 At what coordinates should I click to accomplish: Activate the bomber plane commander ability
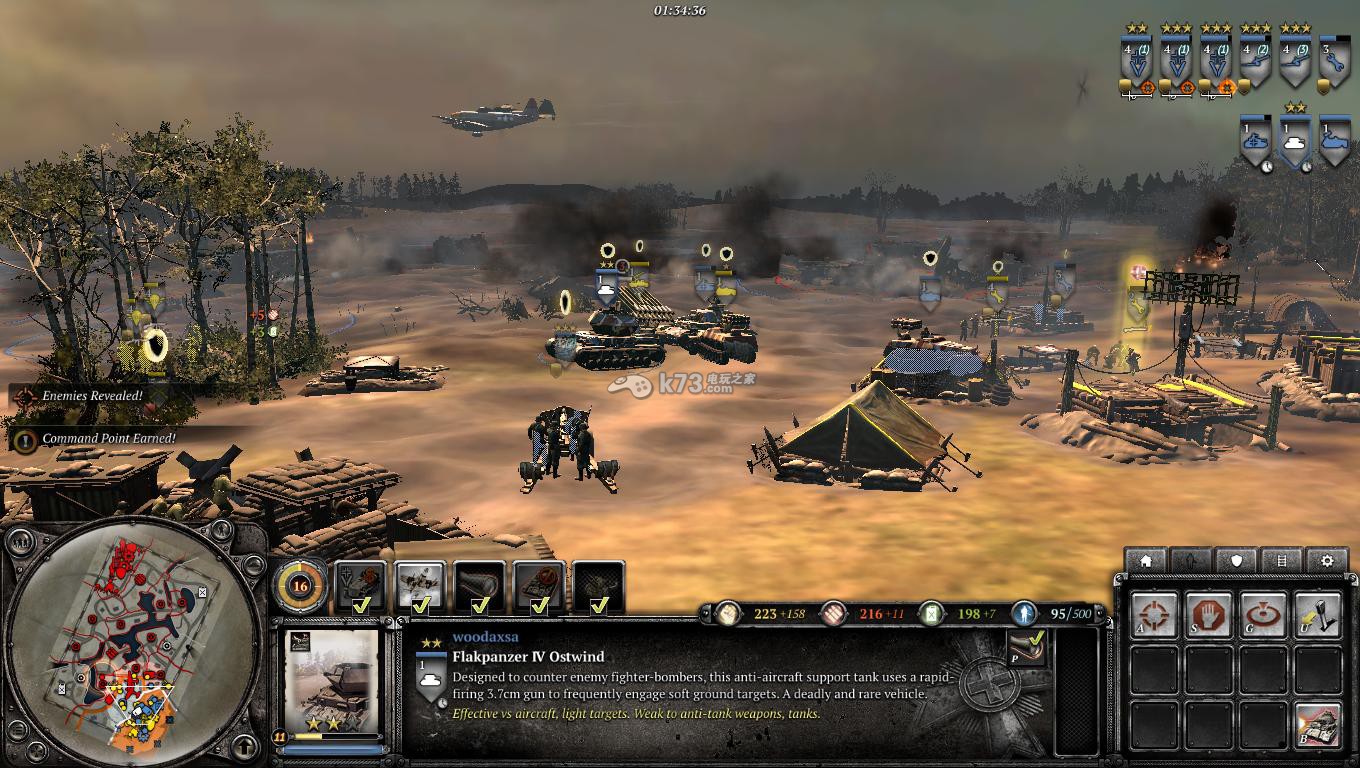click(420, 587)
